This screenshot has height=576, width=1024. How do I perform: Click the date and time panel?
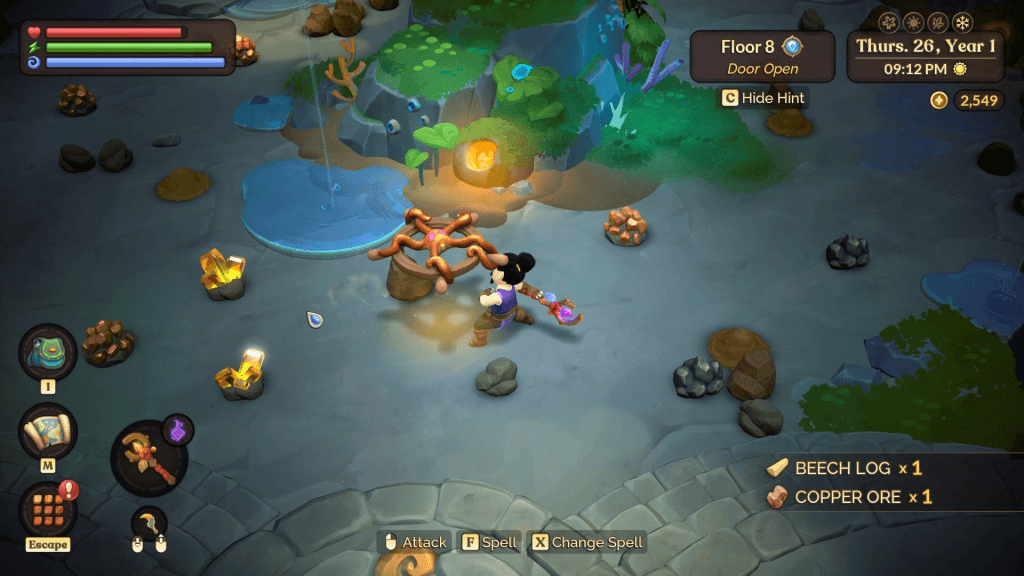pyautogui.click(x=925, y=56)
